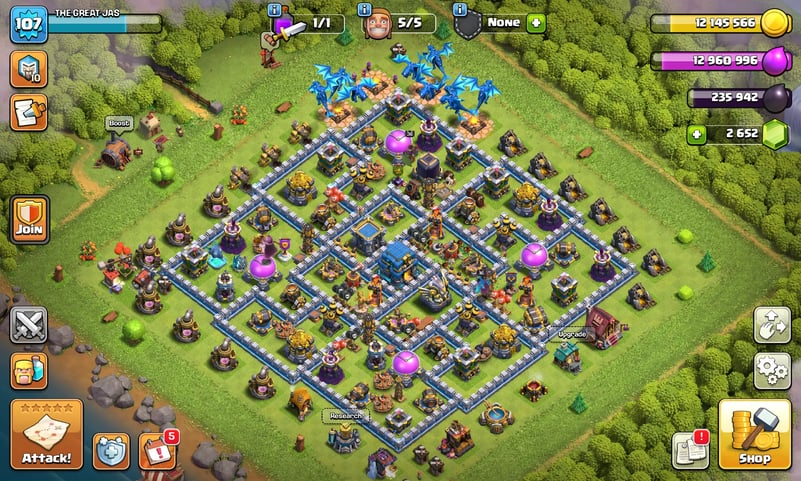Open the base layout editor hand icon
Viewport: 801px width, 481px height.
click(x=771, y=326)
